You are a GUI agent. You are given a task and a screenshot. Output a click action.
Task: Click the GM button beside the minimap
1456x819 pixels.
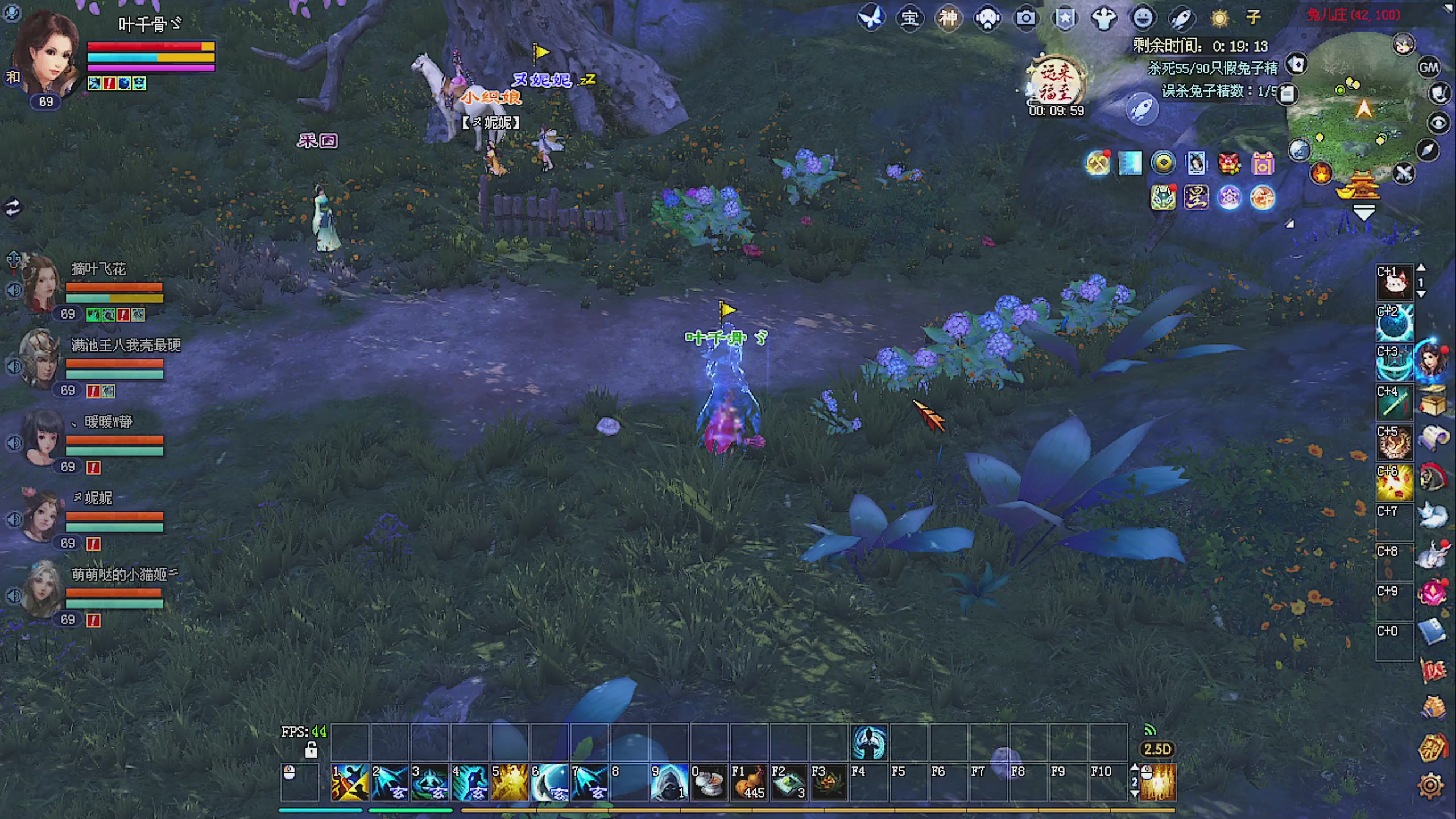pyautogui.click(x=1429, y=68)
